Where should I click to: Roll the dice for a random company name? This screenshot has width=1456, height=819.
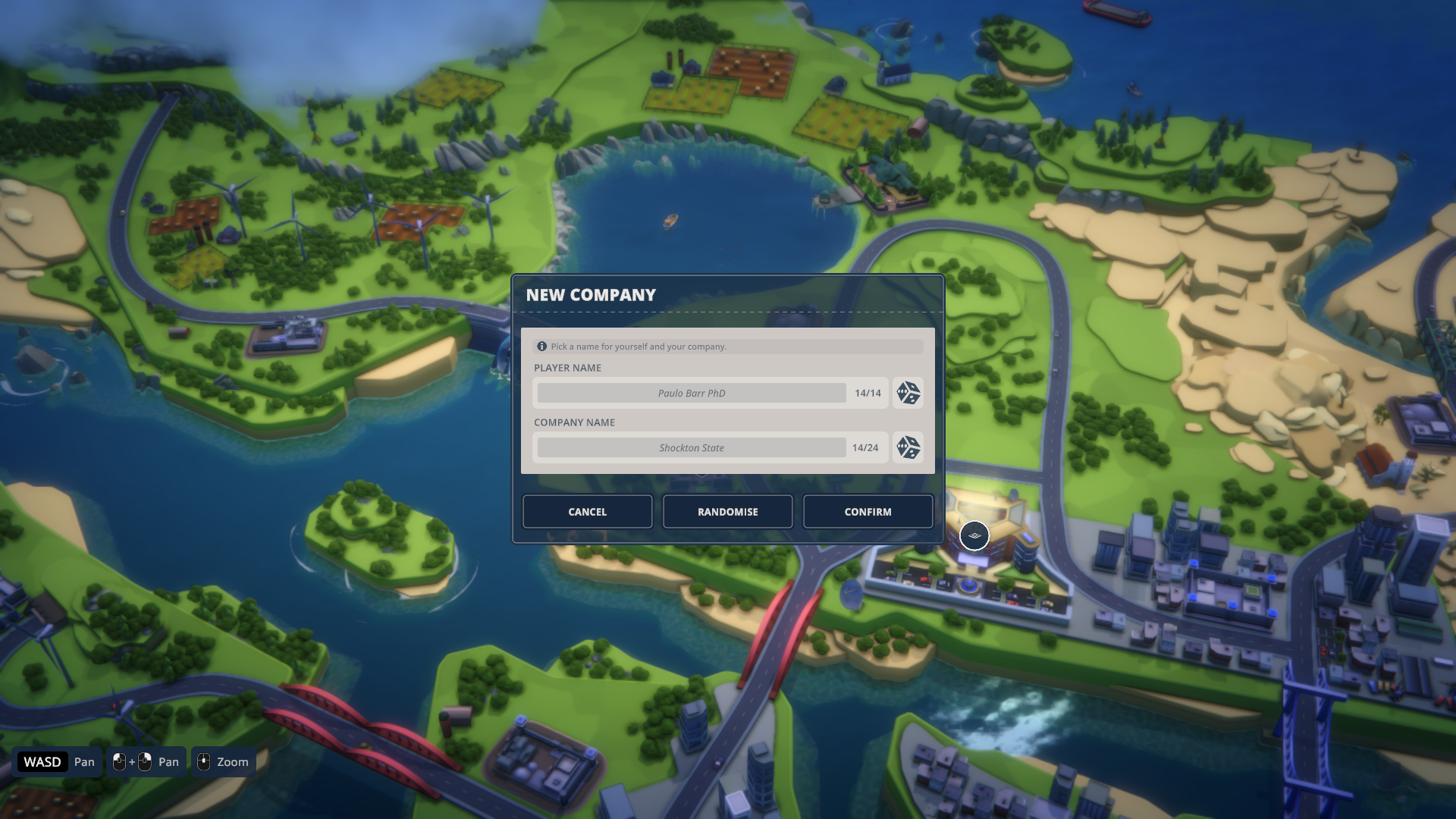(908, 447)
